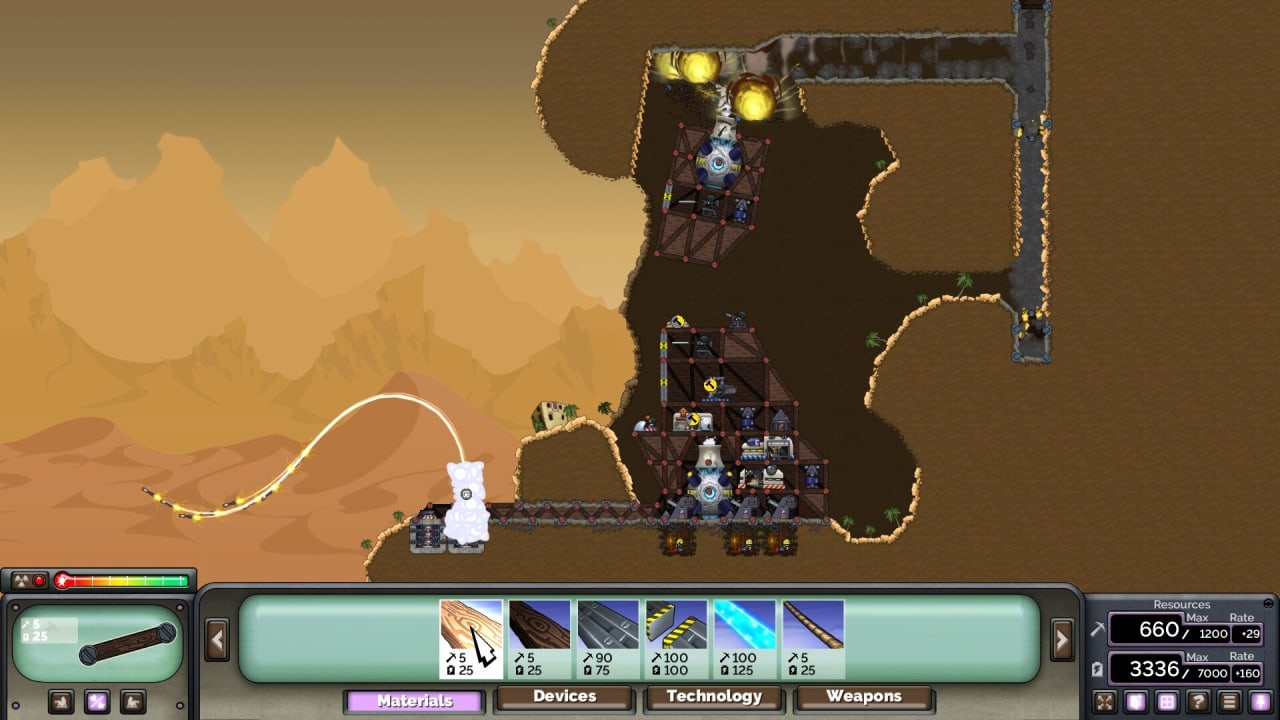Collapse the Resources panel with corner button
The height and width of the screenshot is (720, 1280).
(1269, 603)
